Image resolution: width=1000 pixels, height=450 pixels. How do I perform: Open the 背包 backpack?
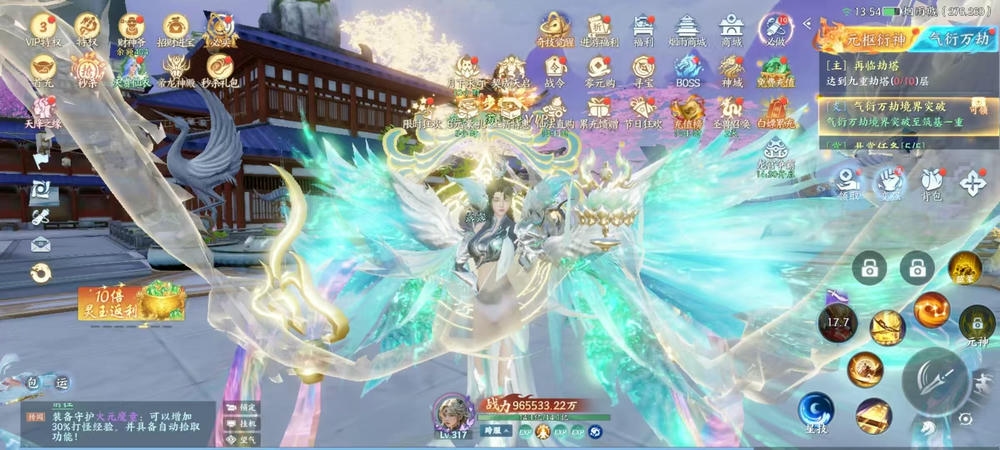pyautogui.click(x=931, y=184)
